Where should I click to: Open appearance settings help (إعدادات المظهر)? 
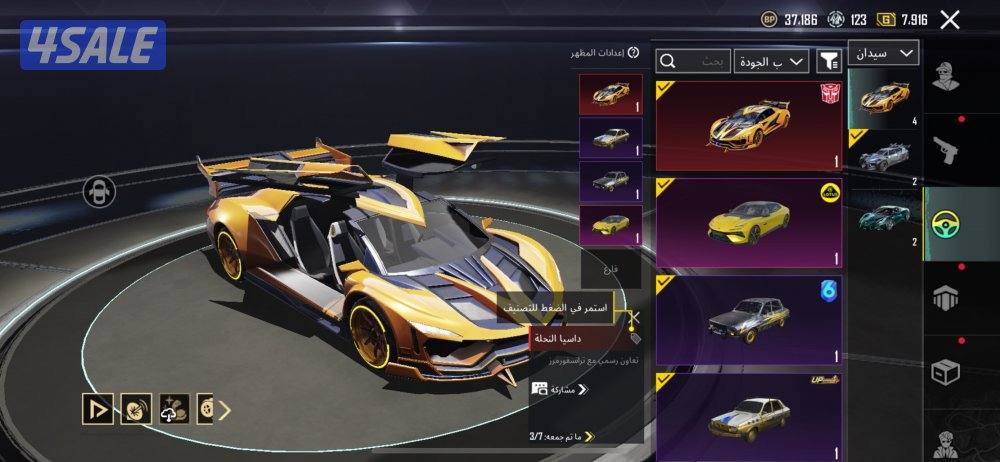(633, 53)
